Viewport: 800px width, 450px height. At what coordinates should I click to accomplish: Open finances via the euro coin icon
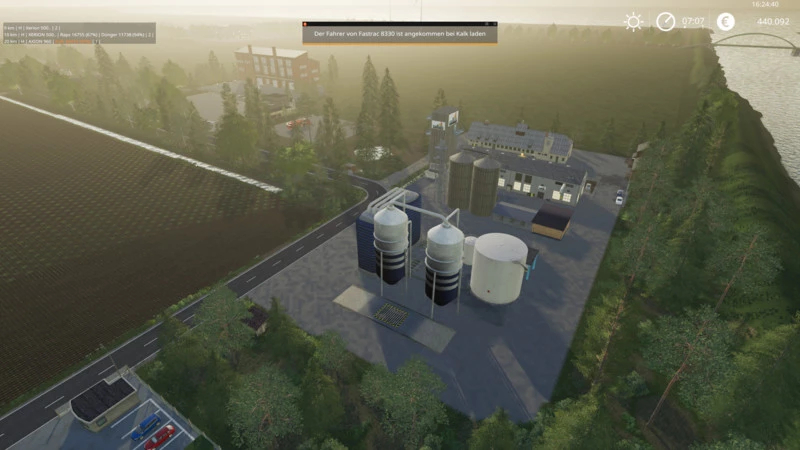pos(725,21)
